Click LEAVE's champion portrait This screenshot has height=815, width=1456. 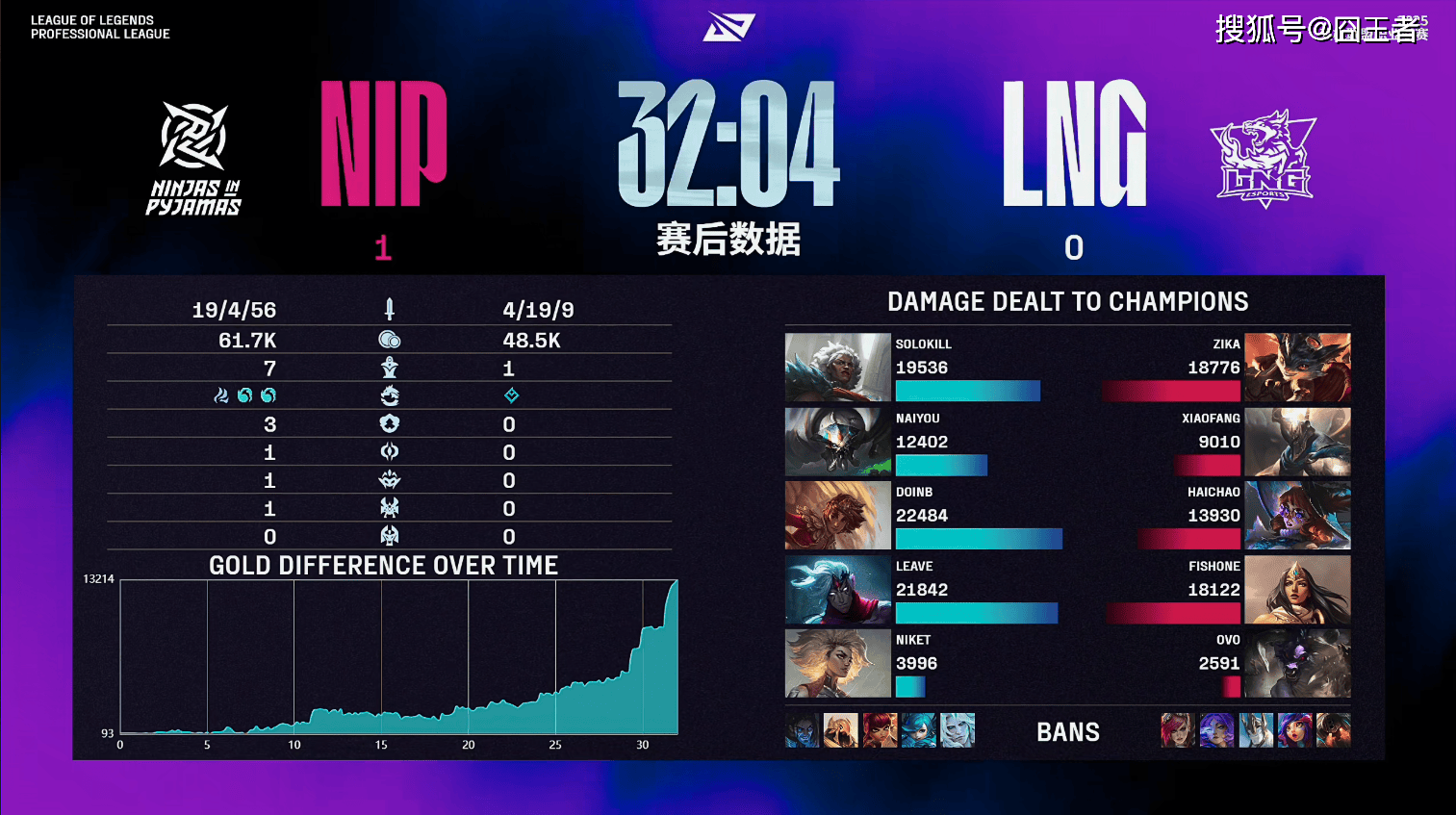837,590
